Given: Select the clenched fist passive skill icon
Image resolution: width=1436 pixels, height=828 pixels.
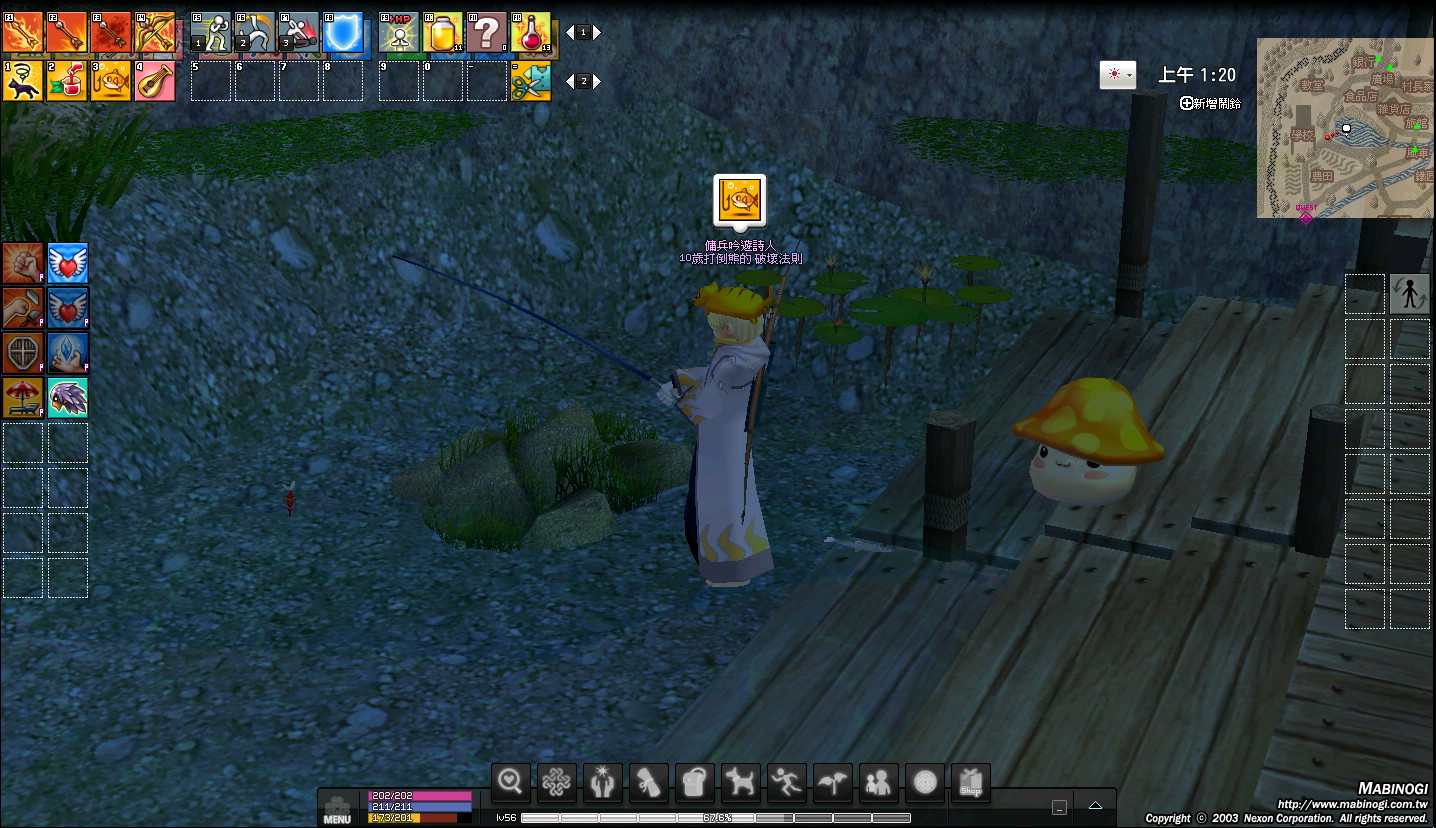Looking at the screenshot, I should (22, 263).
